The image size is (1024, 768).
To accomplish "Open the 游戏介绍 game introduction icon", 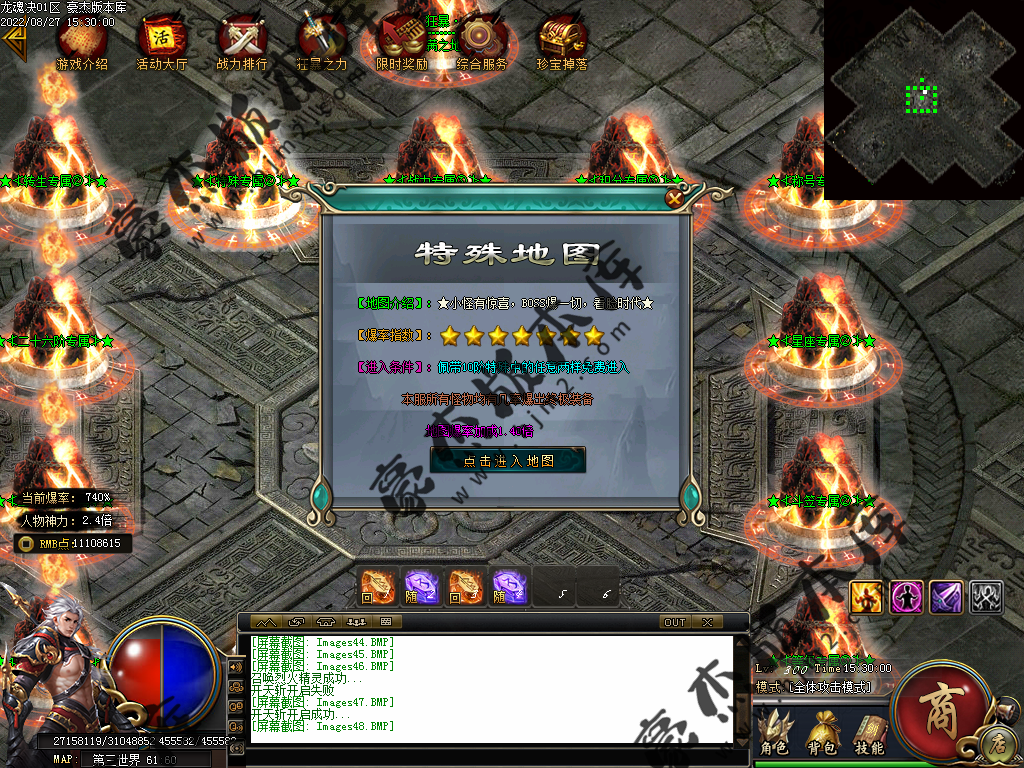I will (82, 41).
